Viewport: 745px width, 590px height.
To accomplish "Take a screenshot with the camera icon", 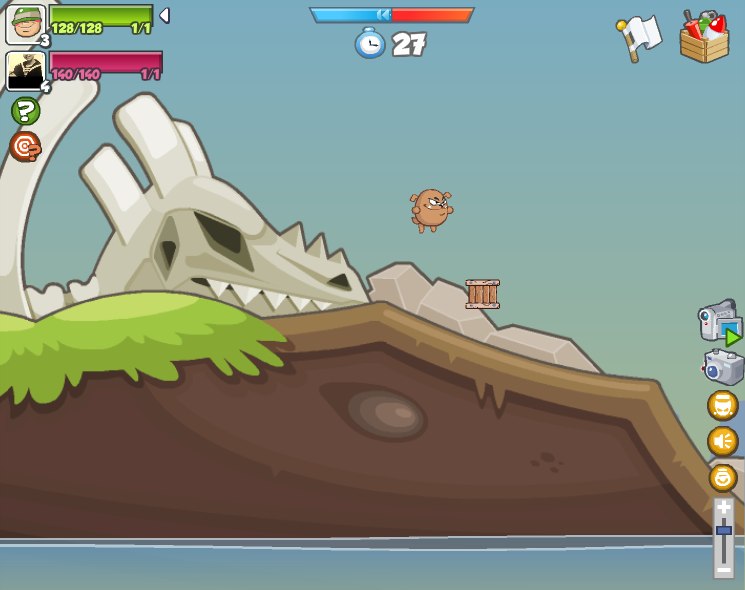I will 723,367.
